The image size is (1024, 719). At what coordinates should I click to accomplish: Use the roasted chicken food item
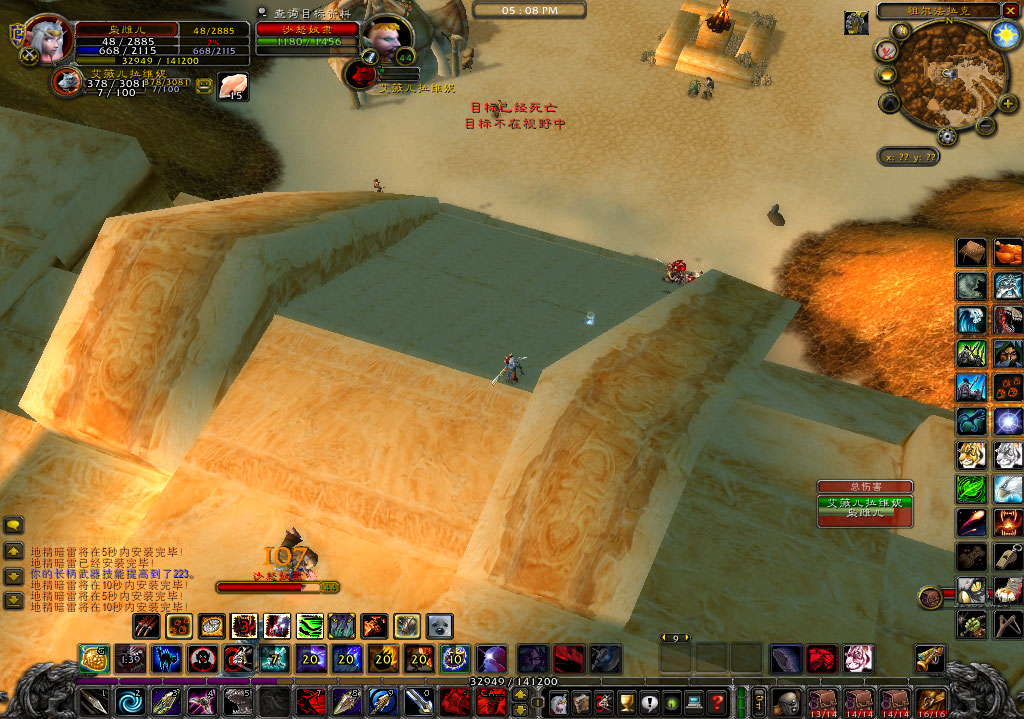click(x=1008, y=252)
